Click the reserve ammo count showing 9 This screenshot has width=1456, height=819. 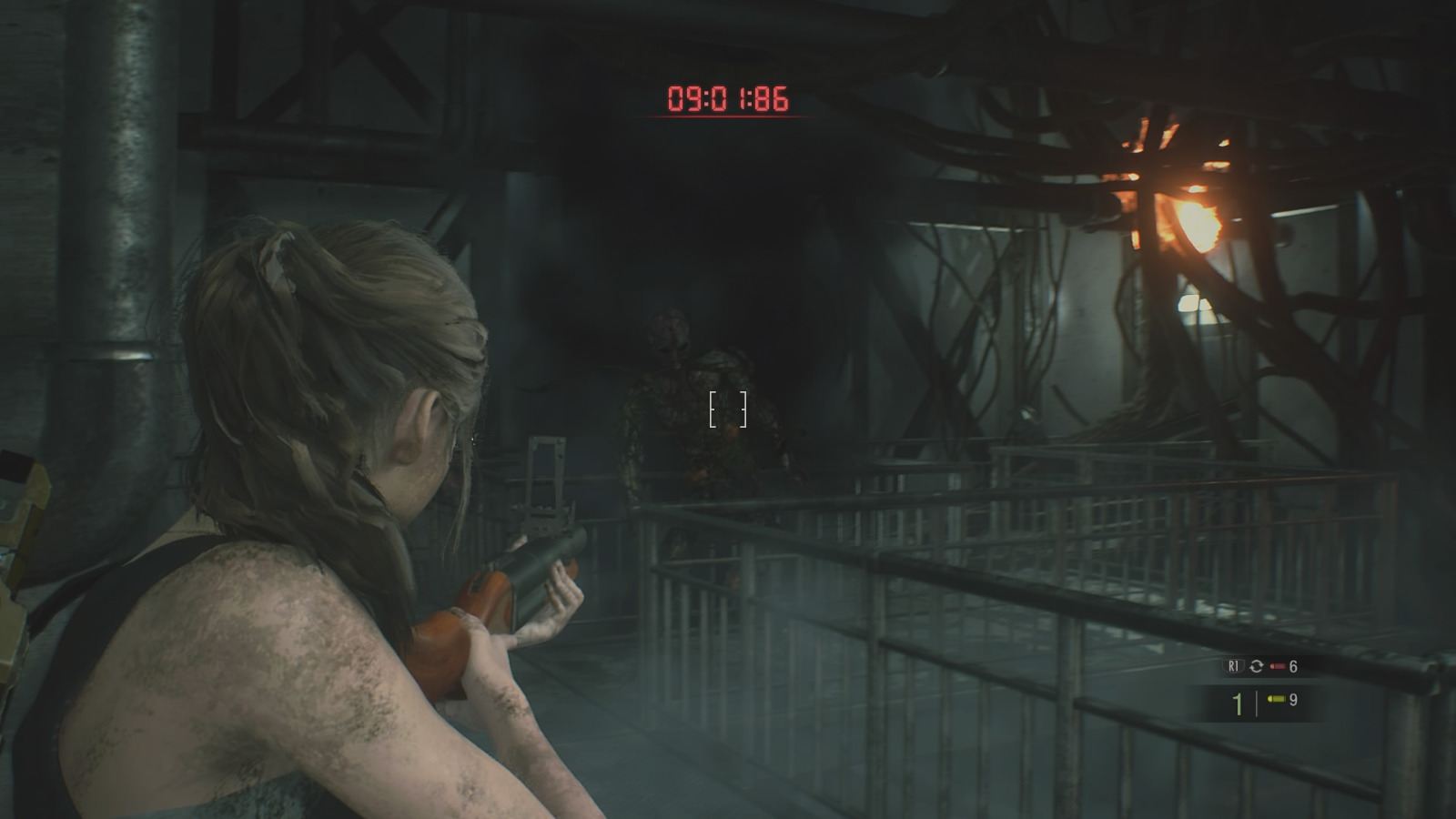click(1294, 700)
